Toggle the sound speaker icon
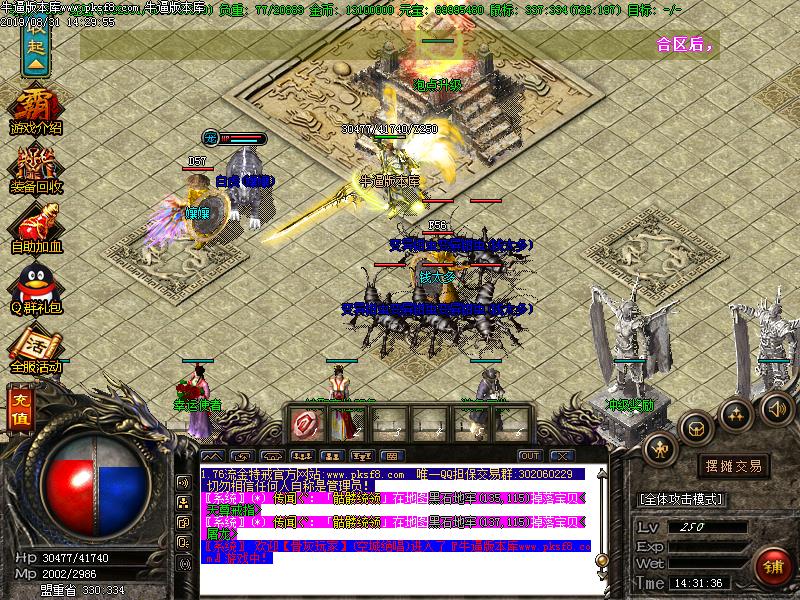The width and height of the screenshot is (800, 600). point(775,407)
